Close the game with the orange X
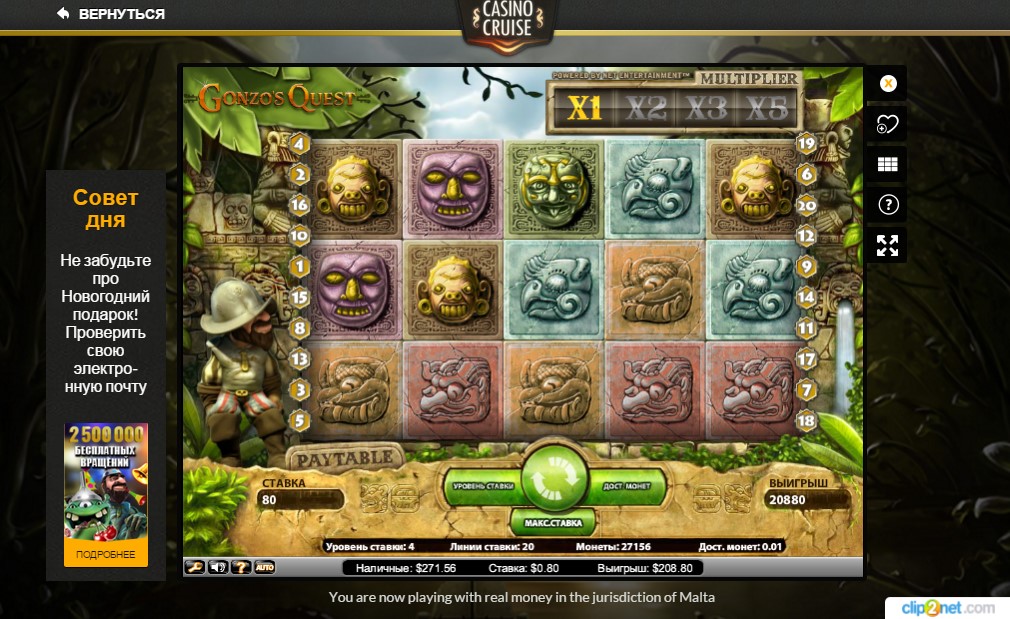This screenshot has width=1010, height=619. pyautogui.click(x=887, y=84)
